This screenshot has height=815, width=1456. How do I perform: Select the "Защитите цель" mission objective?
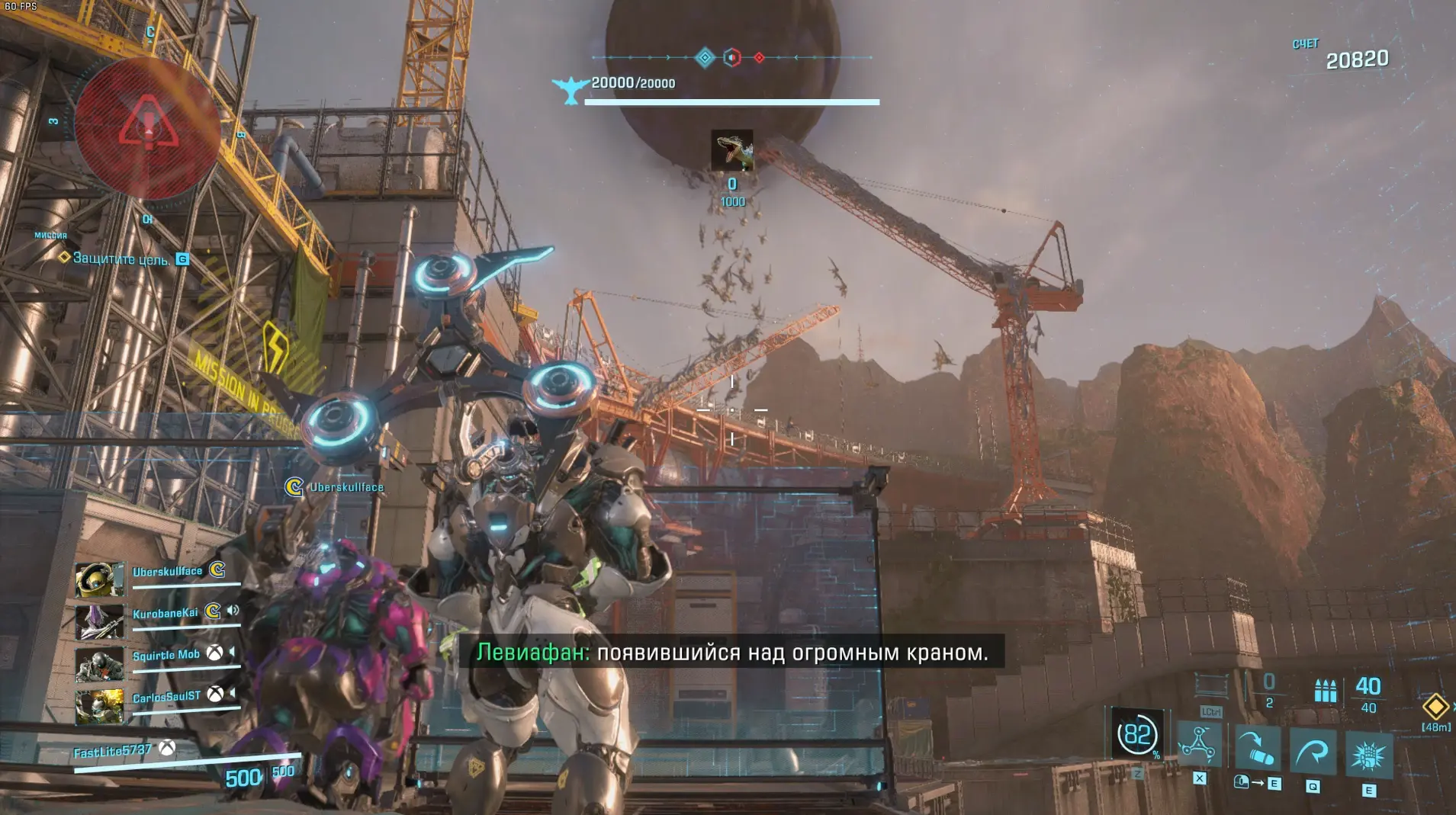coord(121,259)
